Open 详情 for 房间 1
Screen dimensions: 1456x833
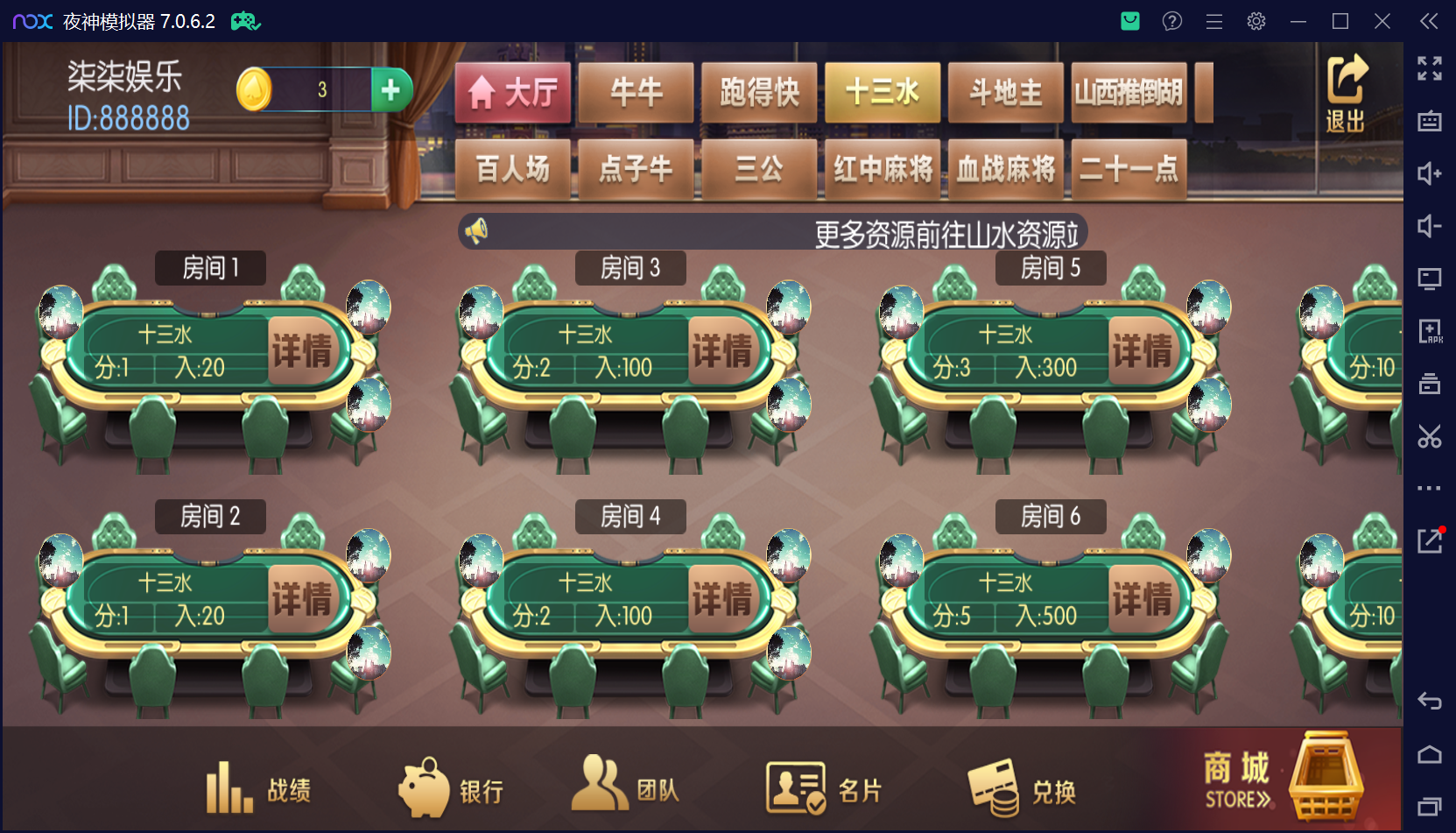(x=304, y=349)
